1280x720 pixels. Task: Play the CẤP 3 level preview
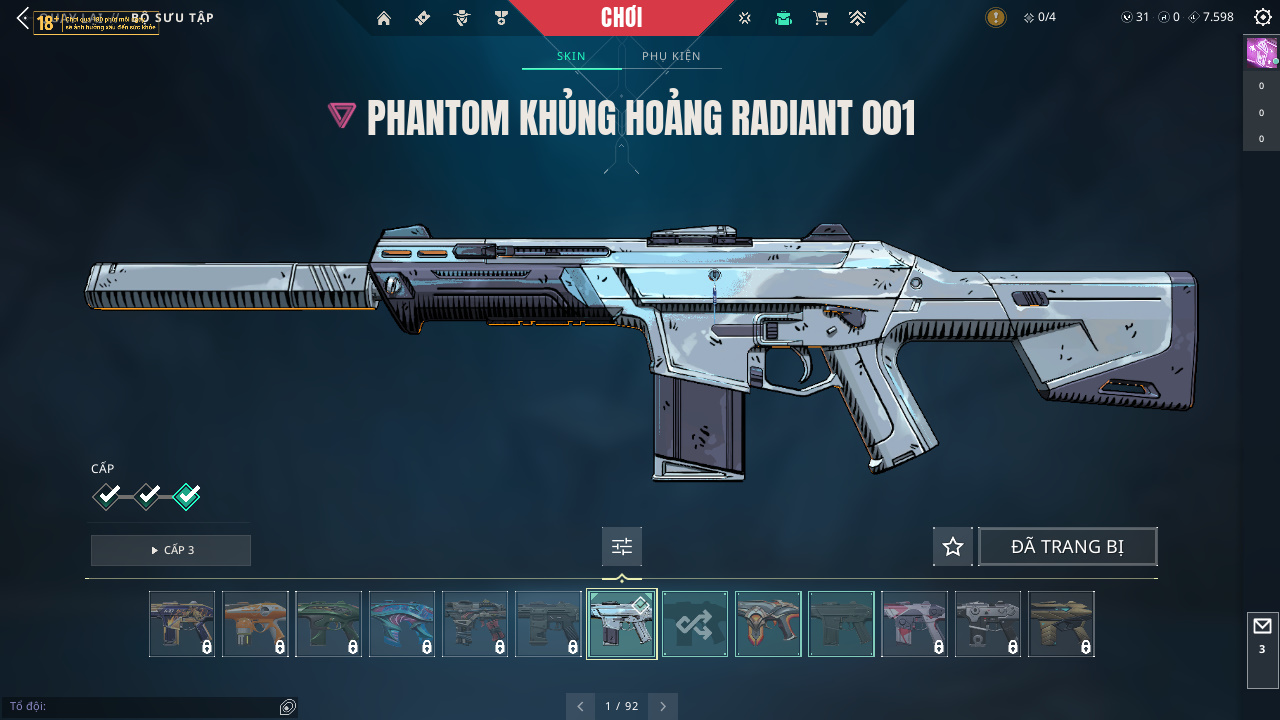(171, 550)
